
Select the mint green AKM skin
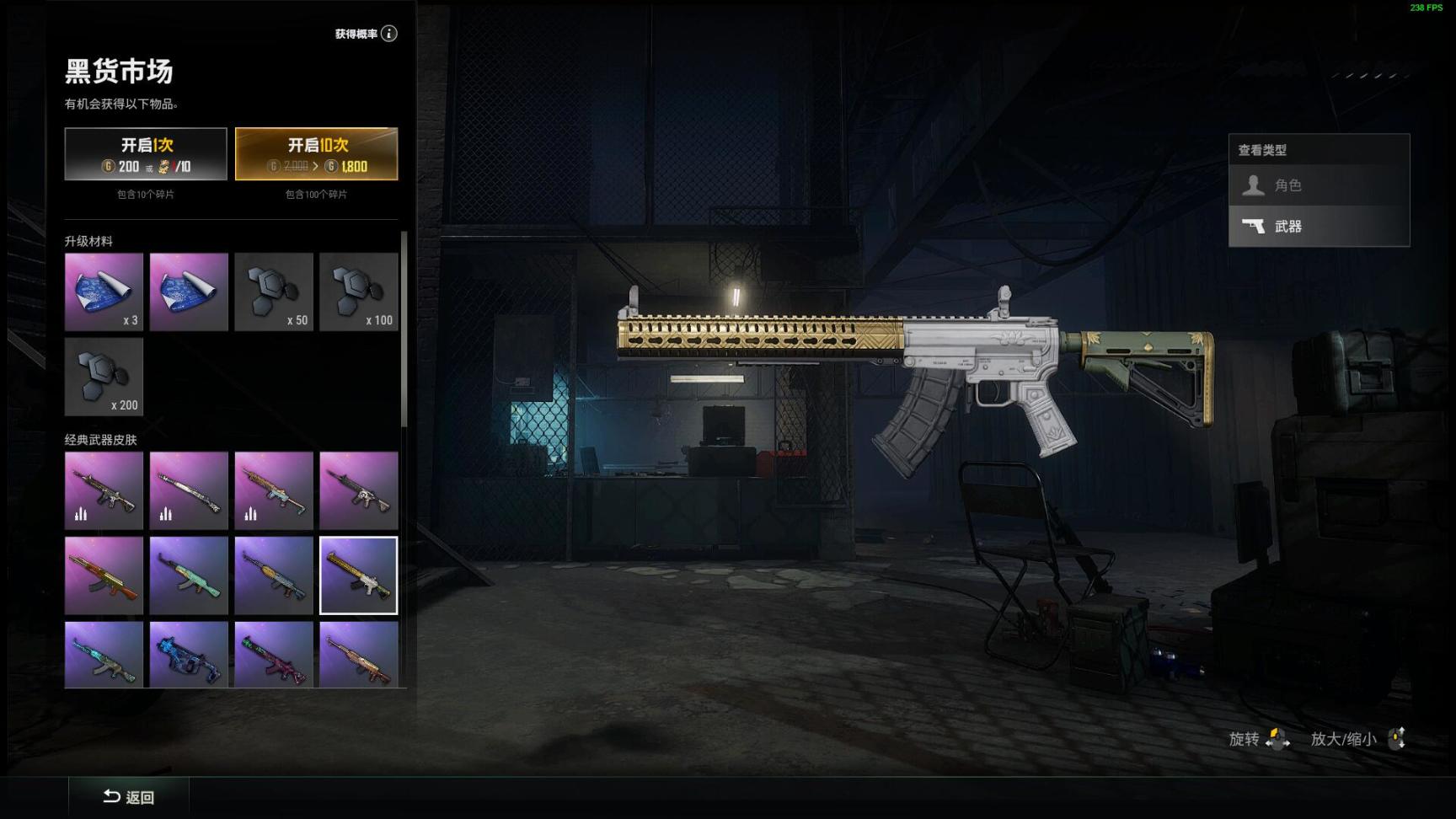(x=189, y=575)
